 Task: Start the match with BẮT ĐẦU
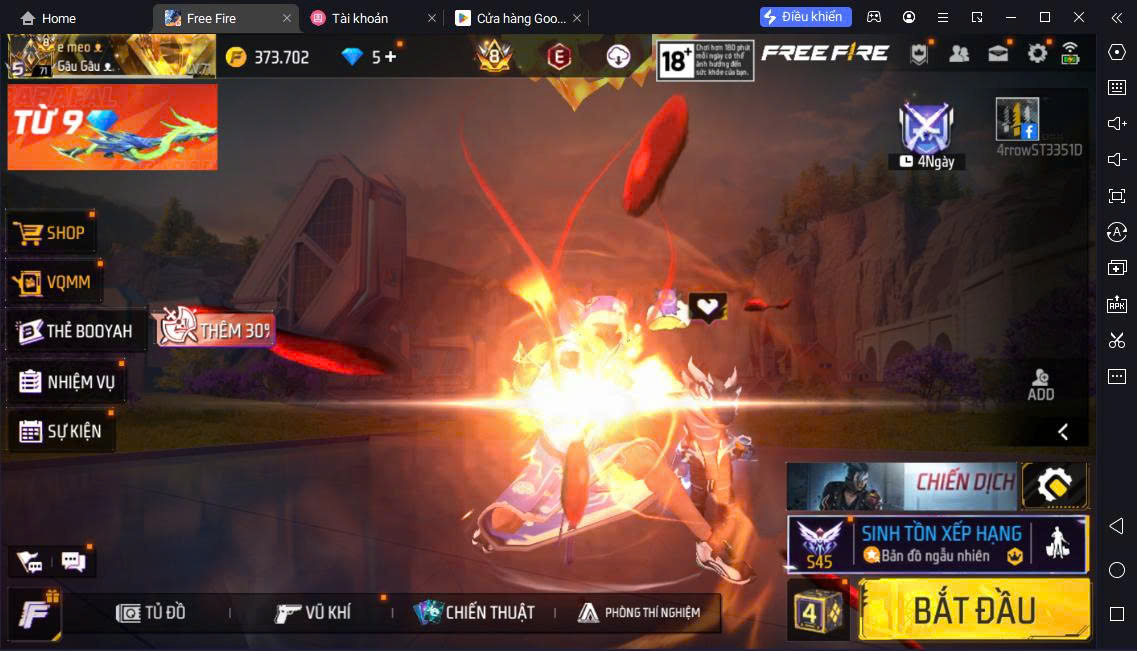(974, 609)
